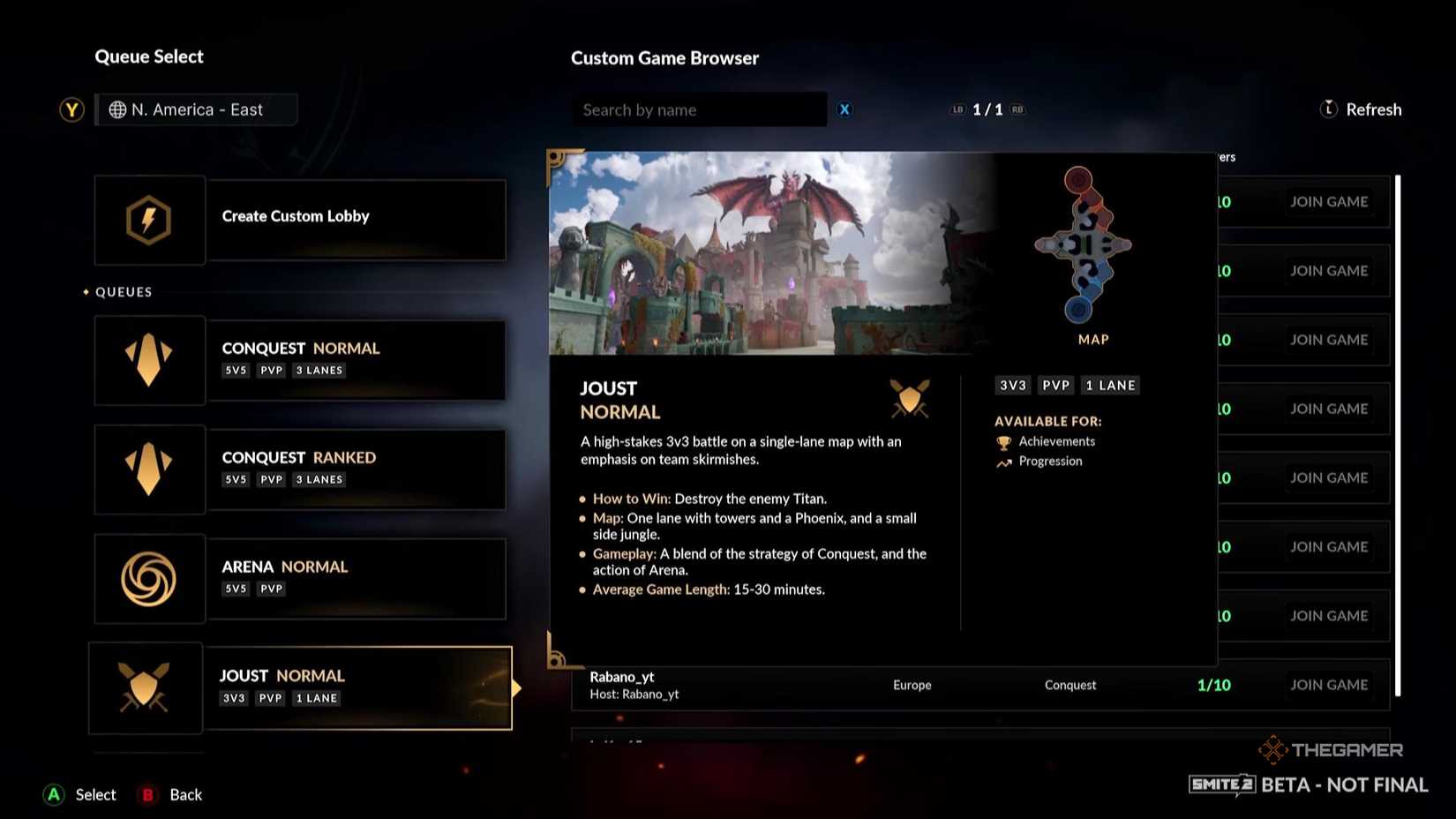Screen dimensions: 1456x819
Task: Click the Progression arrow icon
Action: point(1003,461)
